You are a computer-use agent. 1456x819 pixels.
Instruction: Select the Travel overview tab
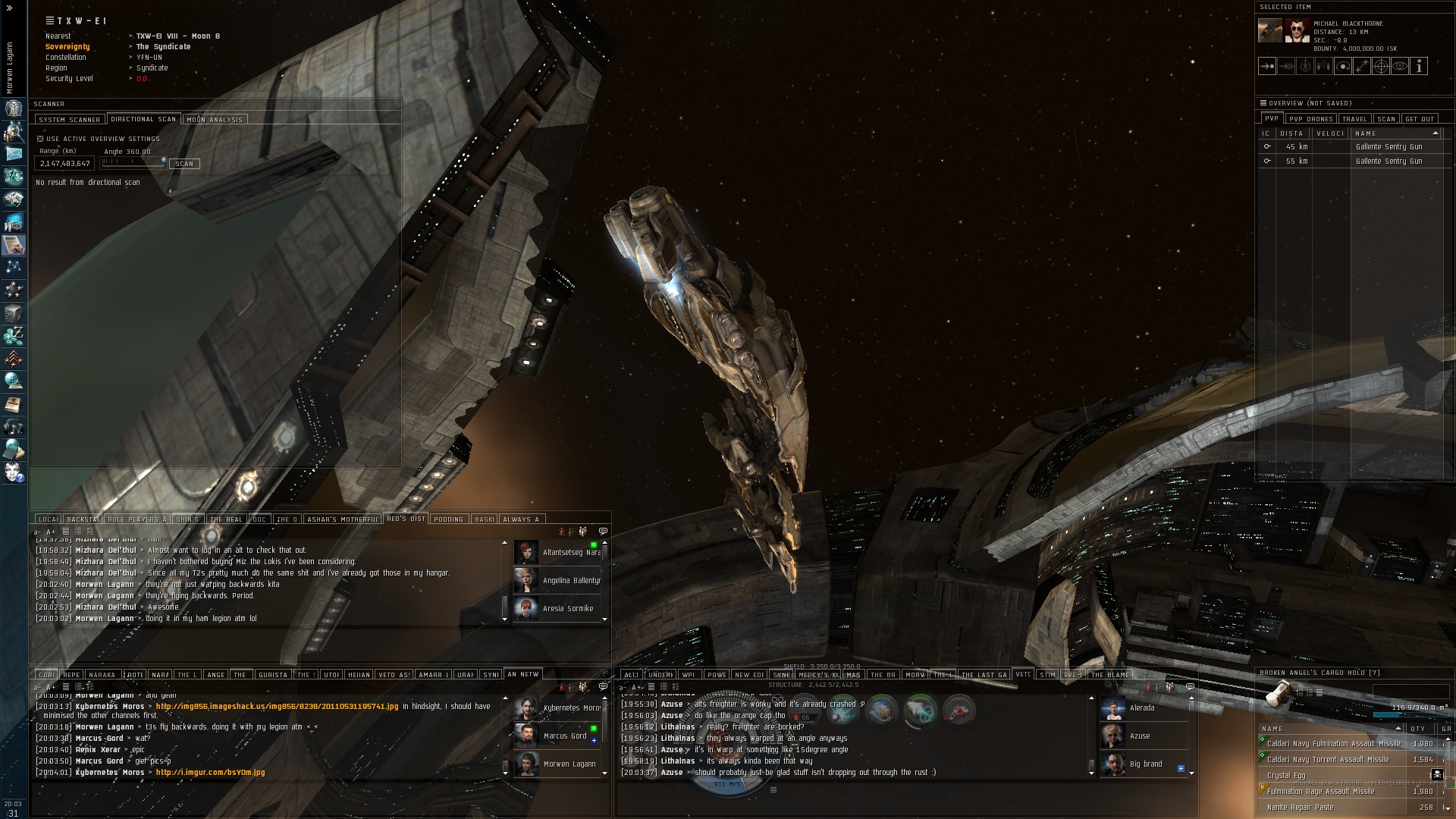[1354, 119]
